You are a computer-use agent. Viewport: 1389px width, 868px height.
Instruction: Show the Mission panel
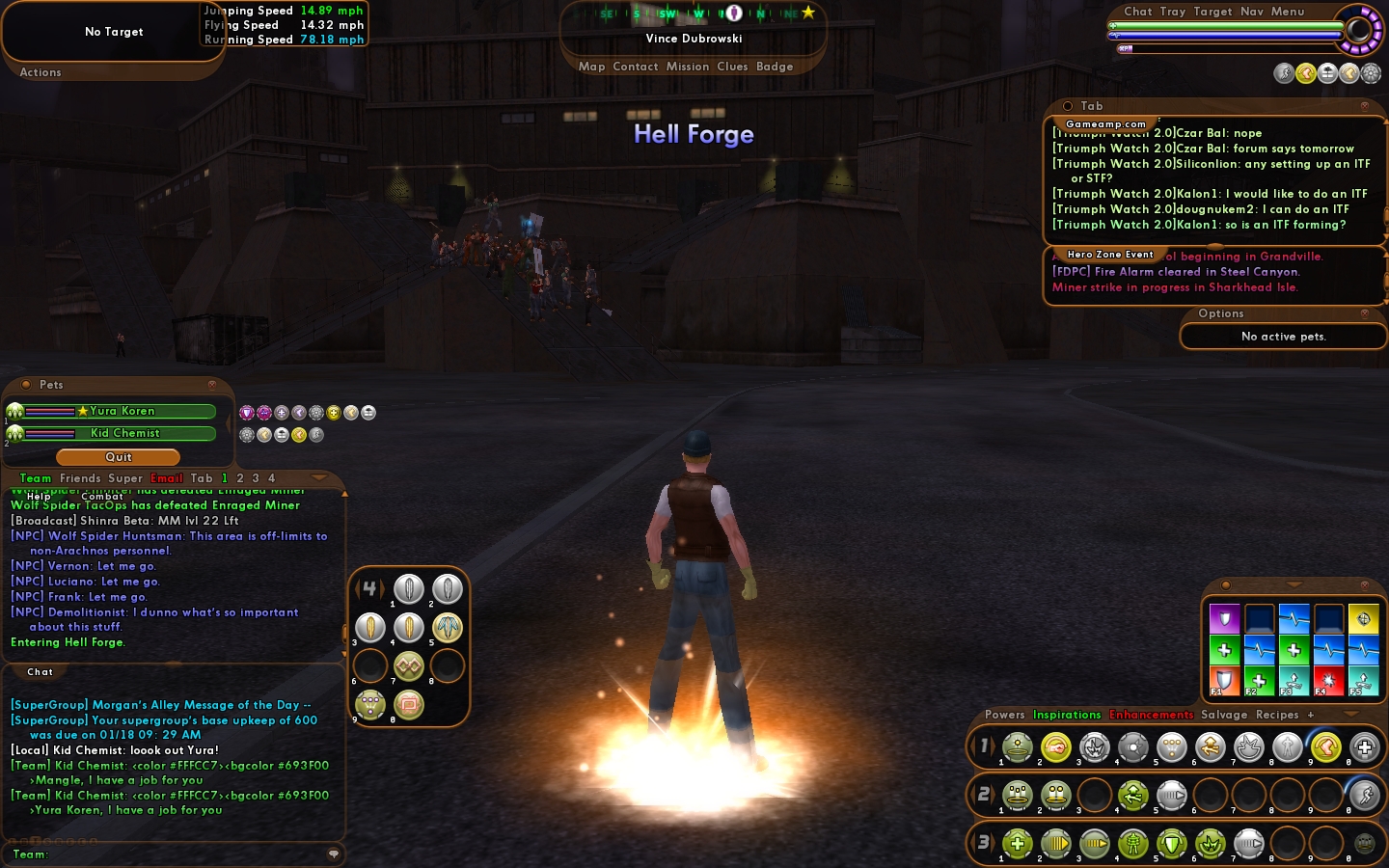[687, 67]
